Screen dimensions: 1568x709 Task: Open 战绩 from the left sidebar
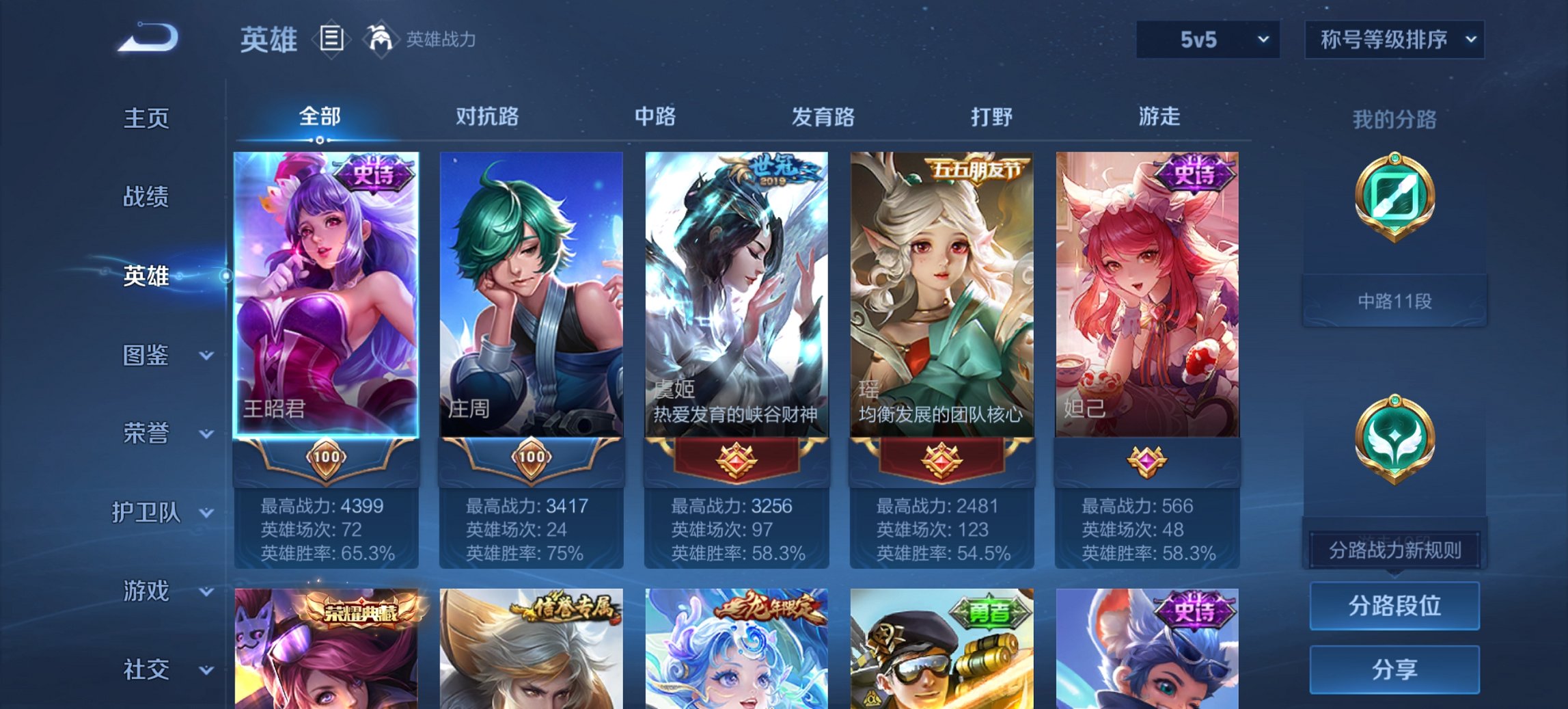tap(145, 198)
